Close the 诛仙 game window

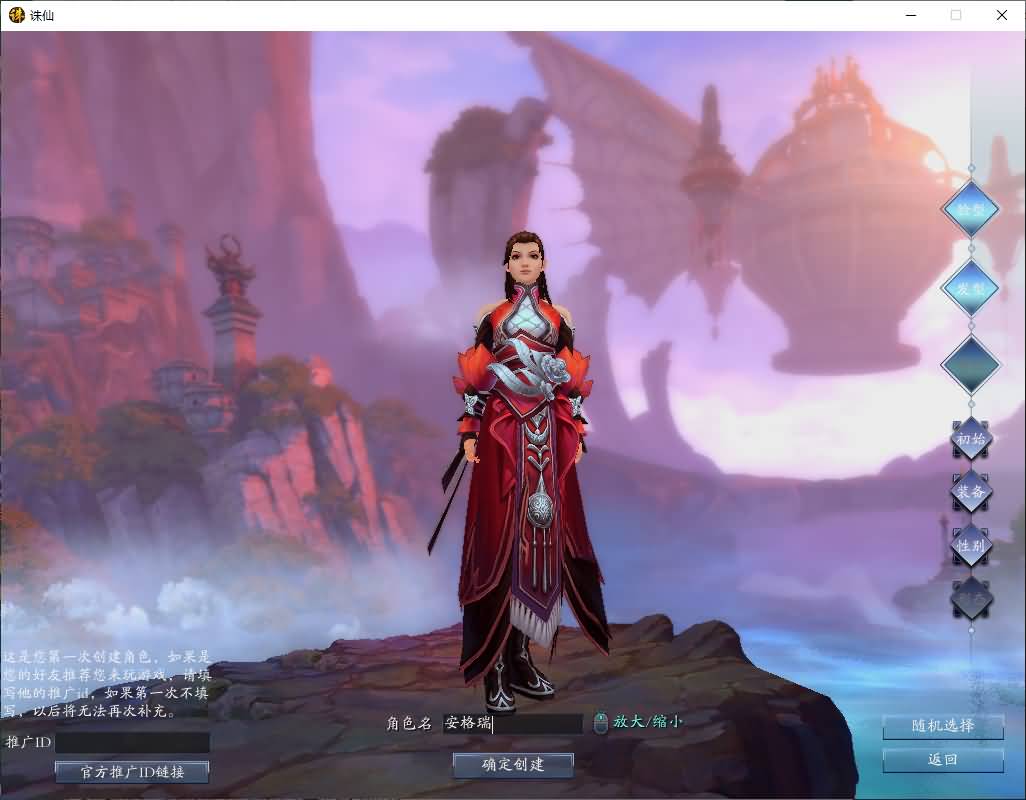[1002, 15]
